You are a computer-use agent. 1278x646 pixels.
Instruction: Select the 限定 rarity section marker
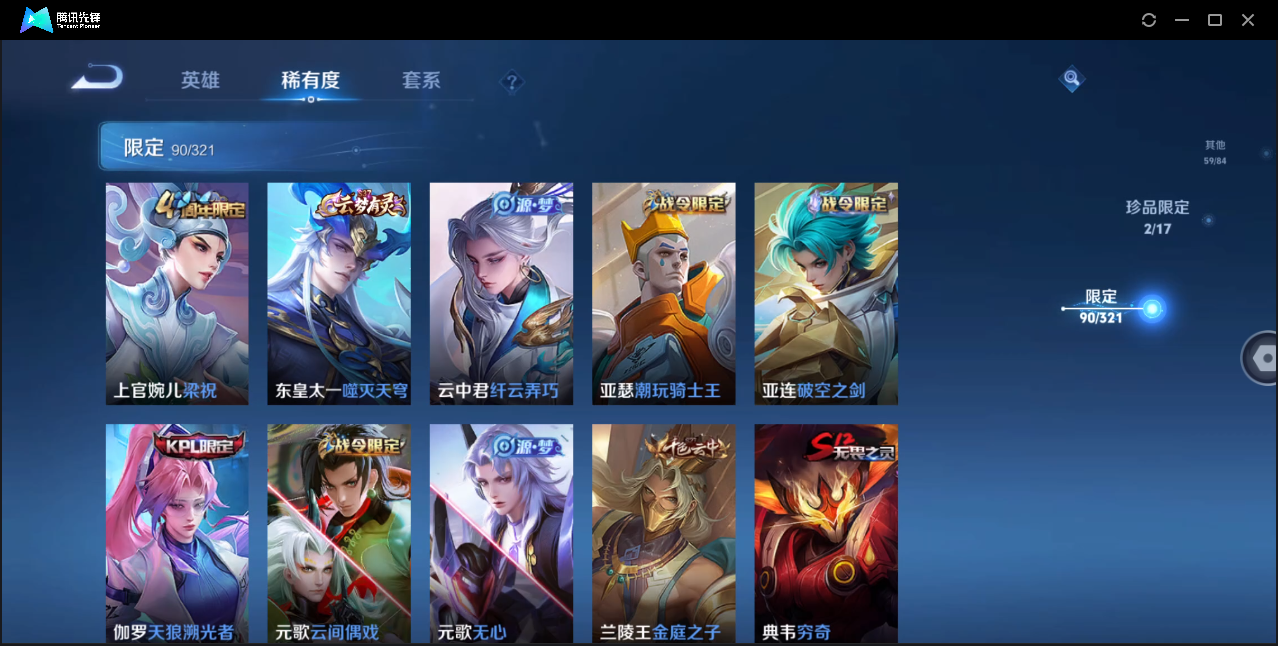[1151, 308]
